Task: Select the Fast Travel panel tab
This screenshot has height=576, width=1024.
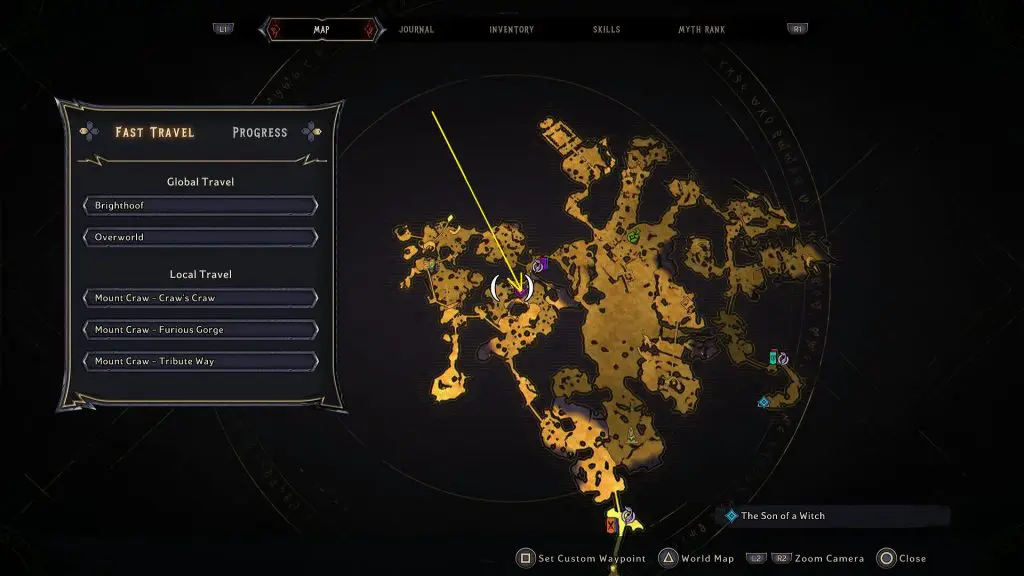Action: point(154,132)
